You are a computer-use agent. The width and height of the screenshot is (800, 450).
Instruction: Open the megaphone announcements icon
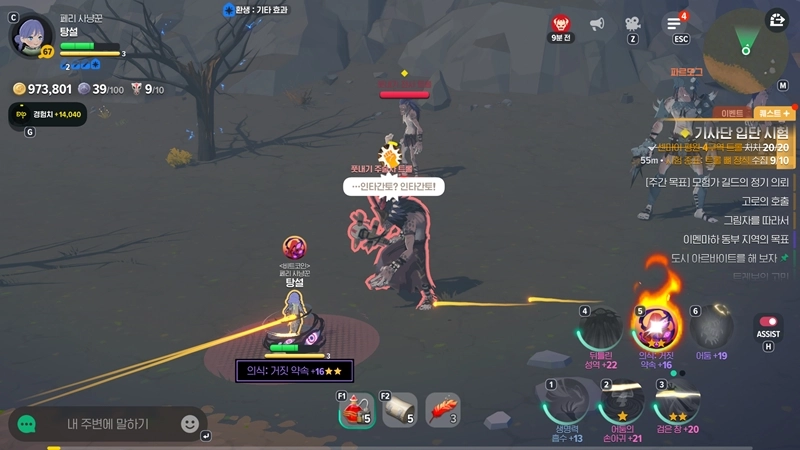[x=597, y=24]
